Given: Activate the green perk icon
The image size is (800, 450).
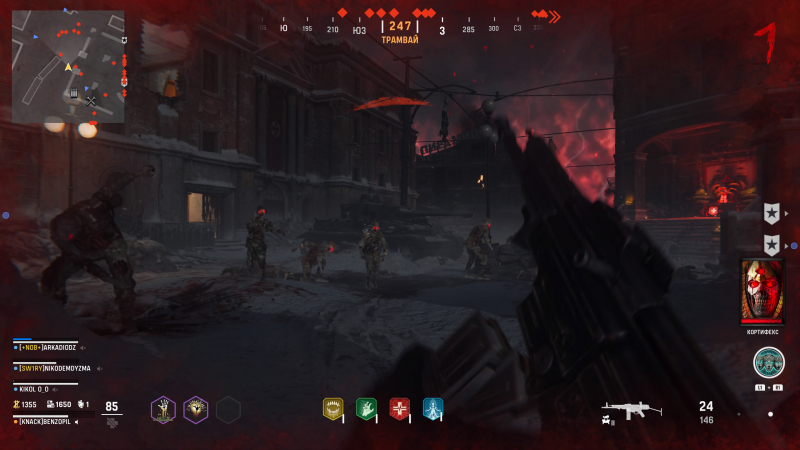Looking at the screenshot, I should 366,408.
